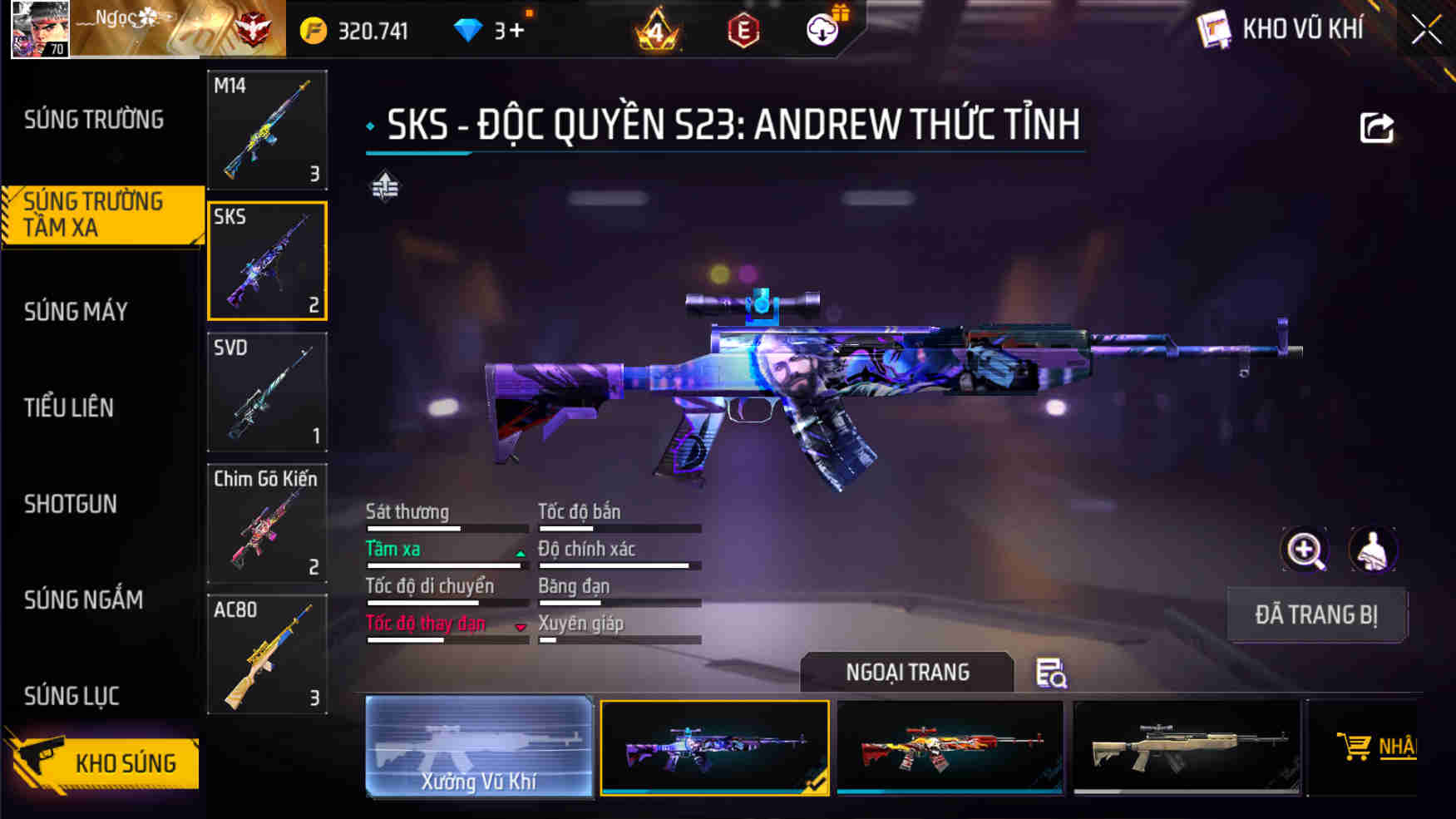Image resolution: width=1456 pixels, height=819 pixels.
Task: Open the shopping cart NHẬN icon
Action: tap(1356, 746)
